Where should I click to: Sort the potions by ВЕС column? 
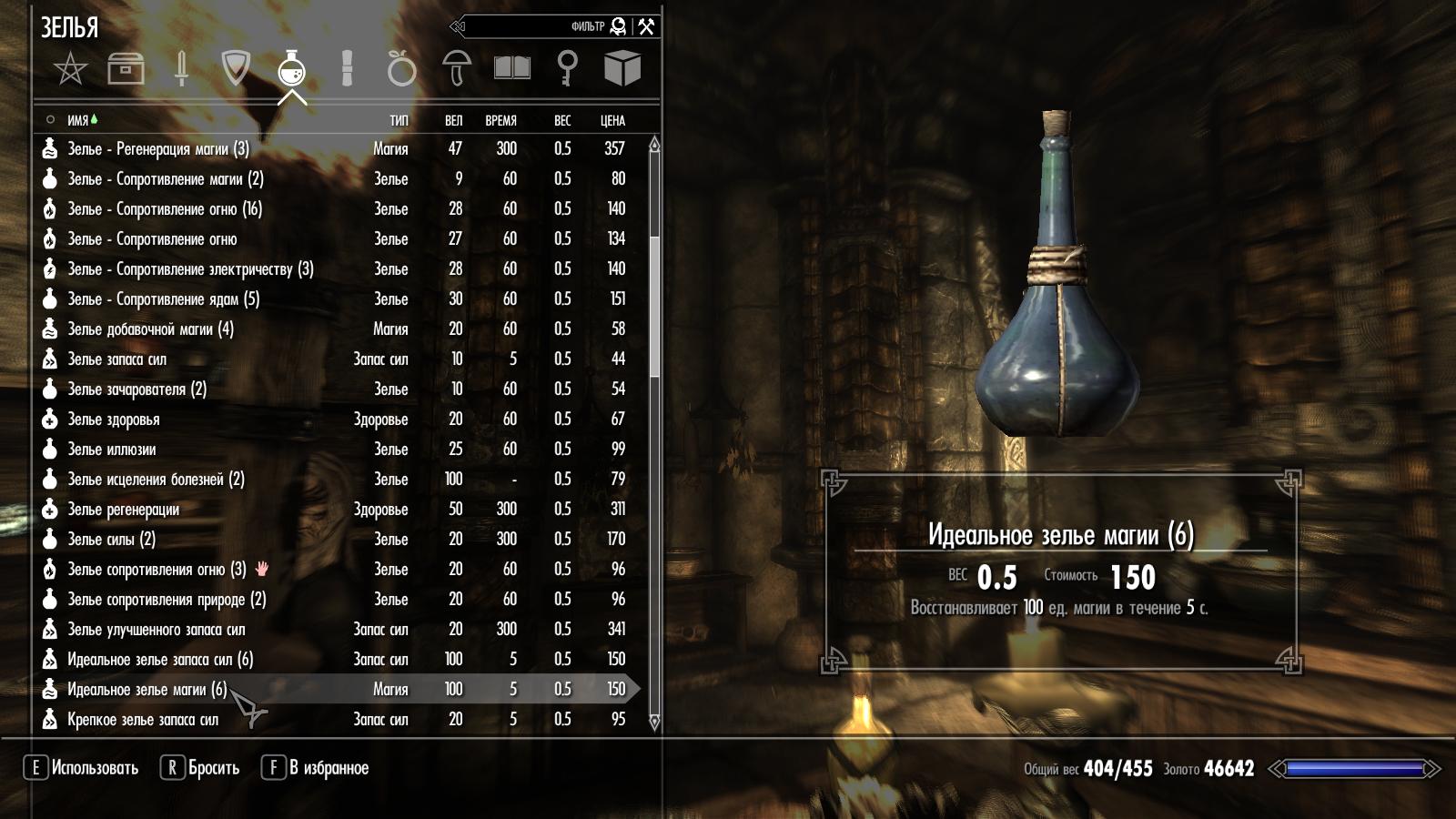click(x=562, y=120)
